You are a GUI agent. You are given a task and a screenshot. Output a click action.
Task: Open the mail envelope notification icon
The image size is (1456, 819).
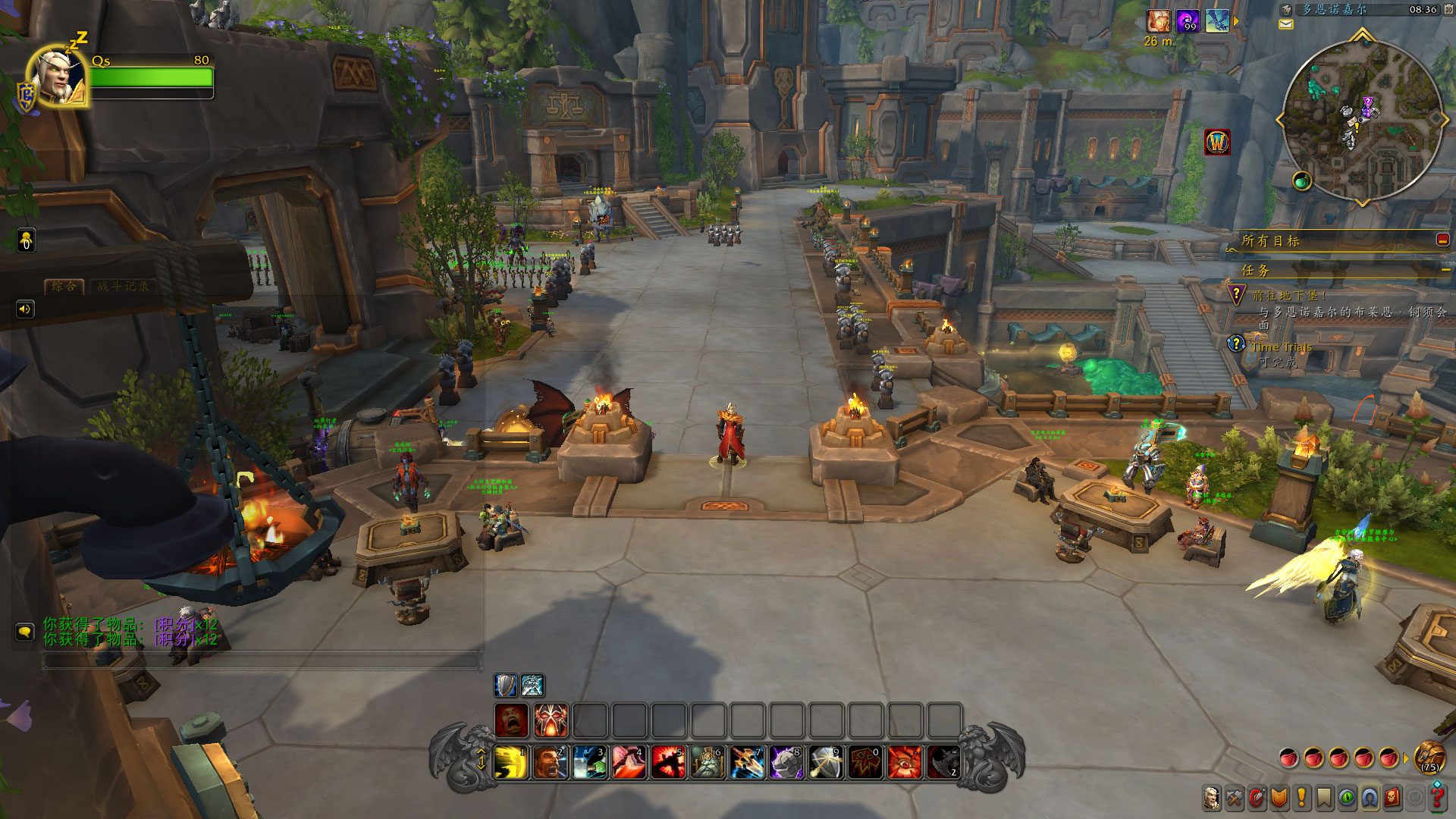point(1286,25)
